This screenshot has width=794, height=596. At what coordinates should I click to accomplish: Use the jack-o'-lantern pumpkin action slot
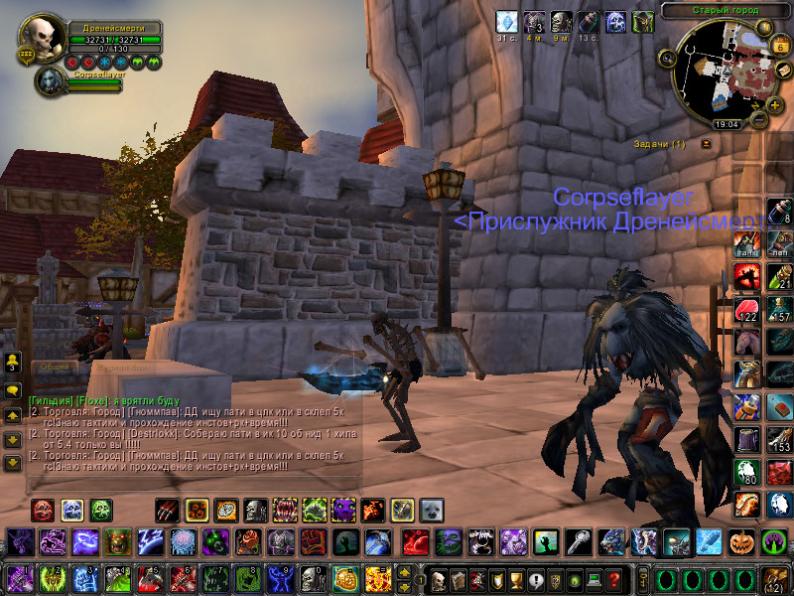pyautogui.click(x=741, y=542)
